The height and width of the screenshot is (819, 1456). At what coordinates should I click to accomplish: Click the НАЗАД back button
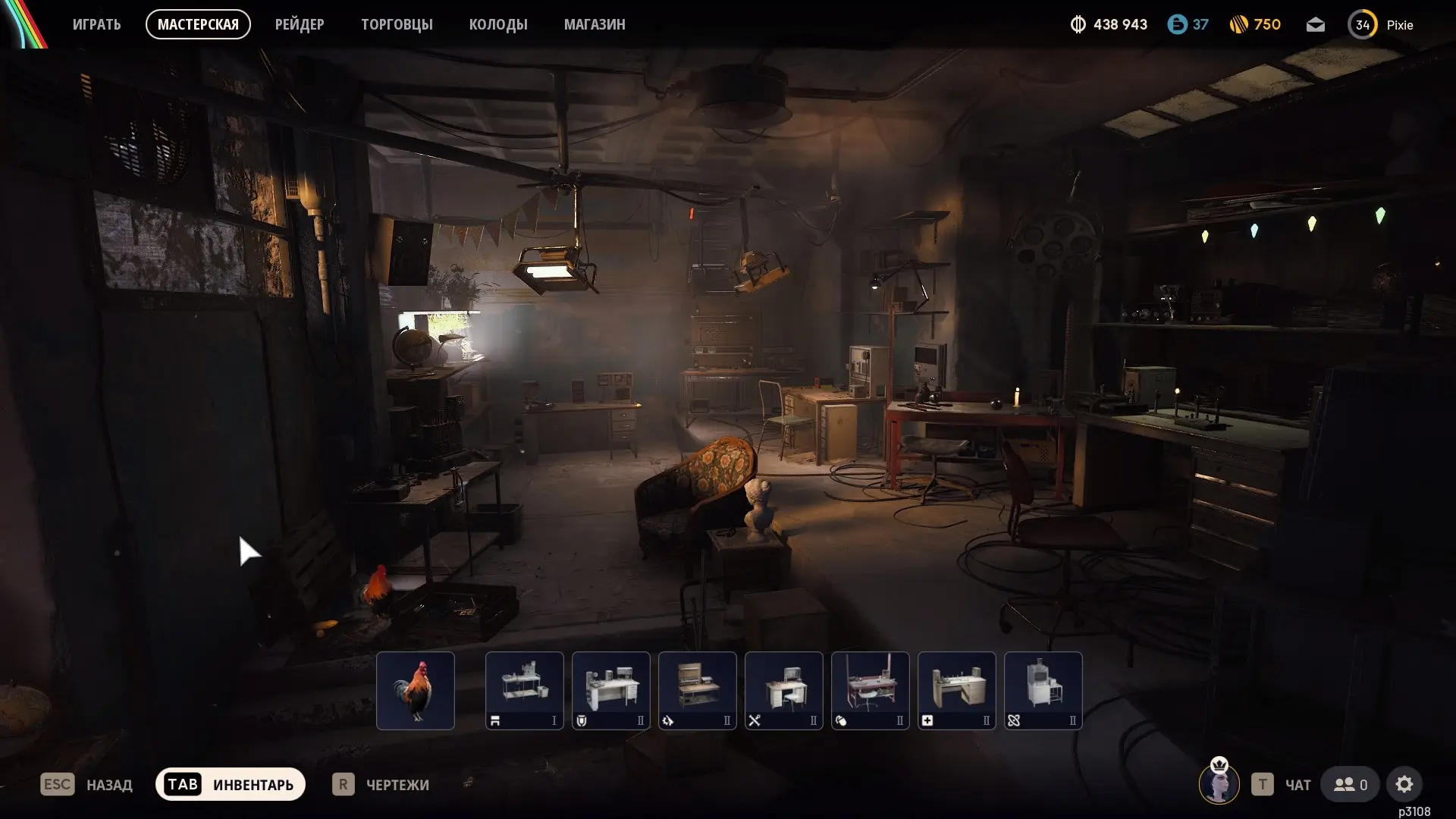point(87,784)
